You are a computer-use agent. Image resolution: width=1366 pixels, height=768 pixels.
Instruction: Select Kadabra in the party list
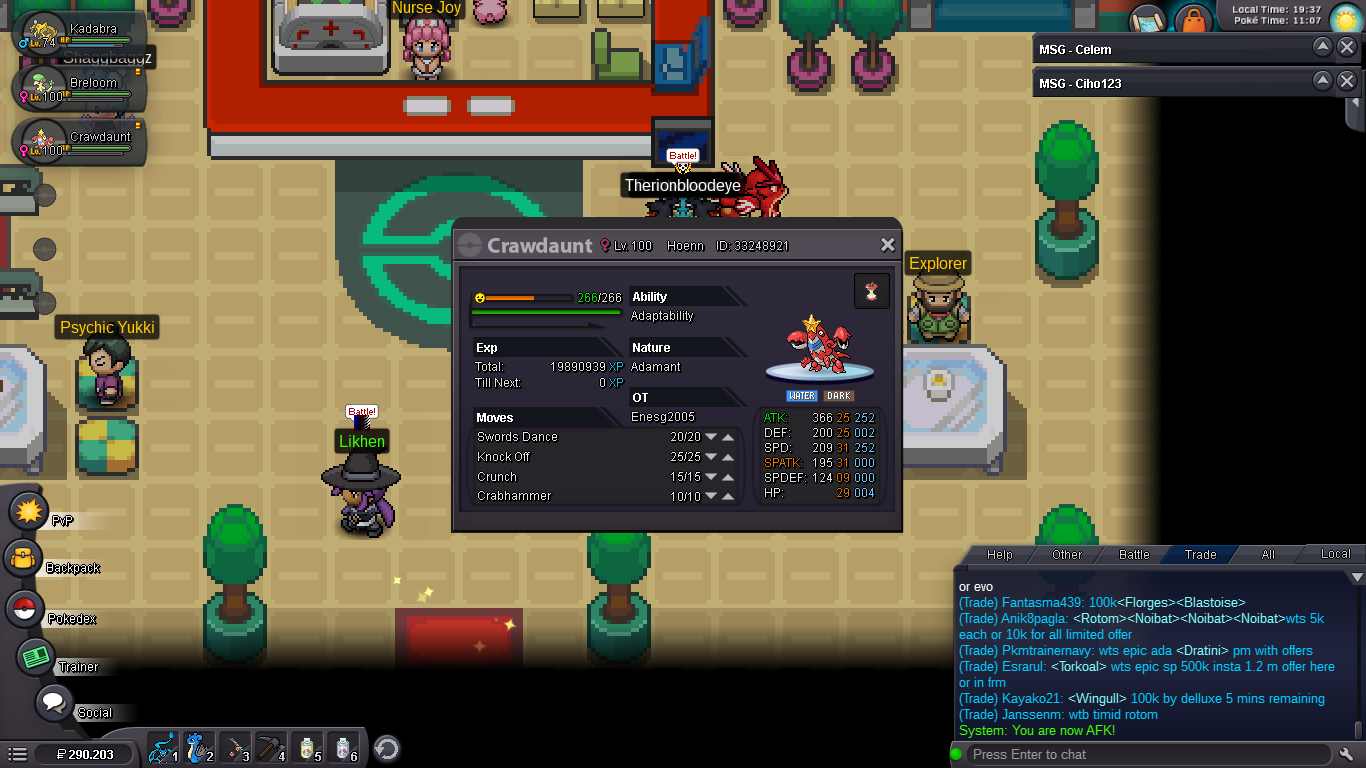click(x=78, y=33)
